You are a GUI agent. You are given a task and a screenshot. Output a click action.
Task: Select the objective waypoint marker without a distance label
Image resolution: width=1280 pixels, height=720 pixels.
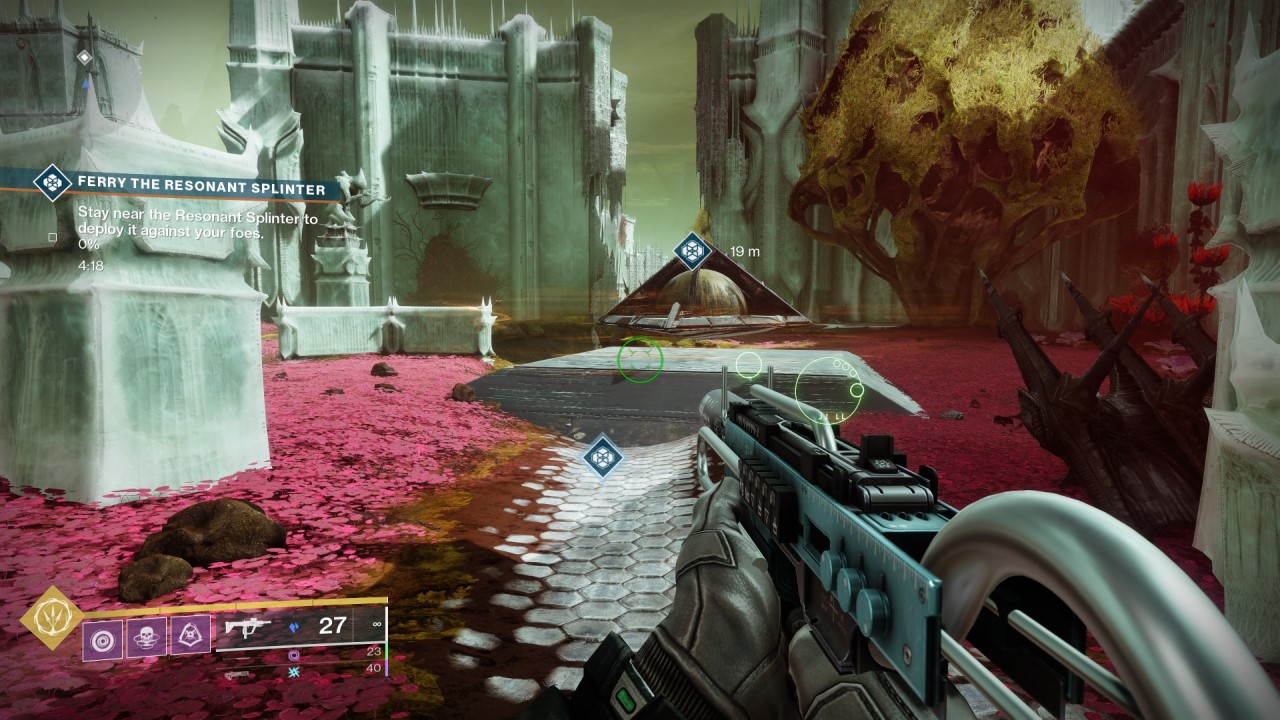pos(603,456)
